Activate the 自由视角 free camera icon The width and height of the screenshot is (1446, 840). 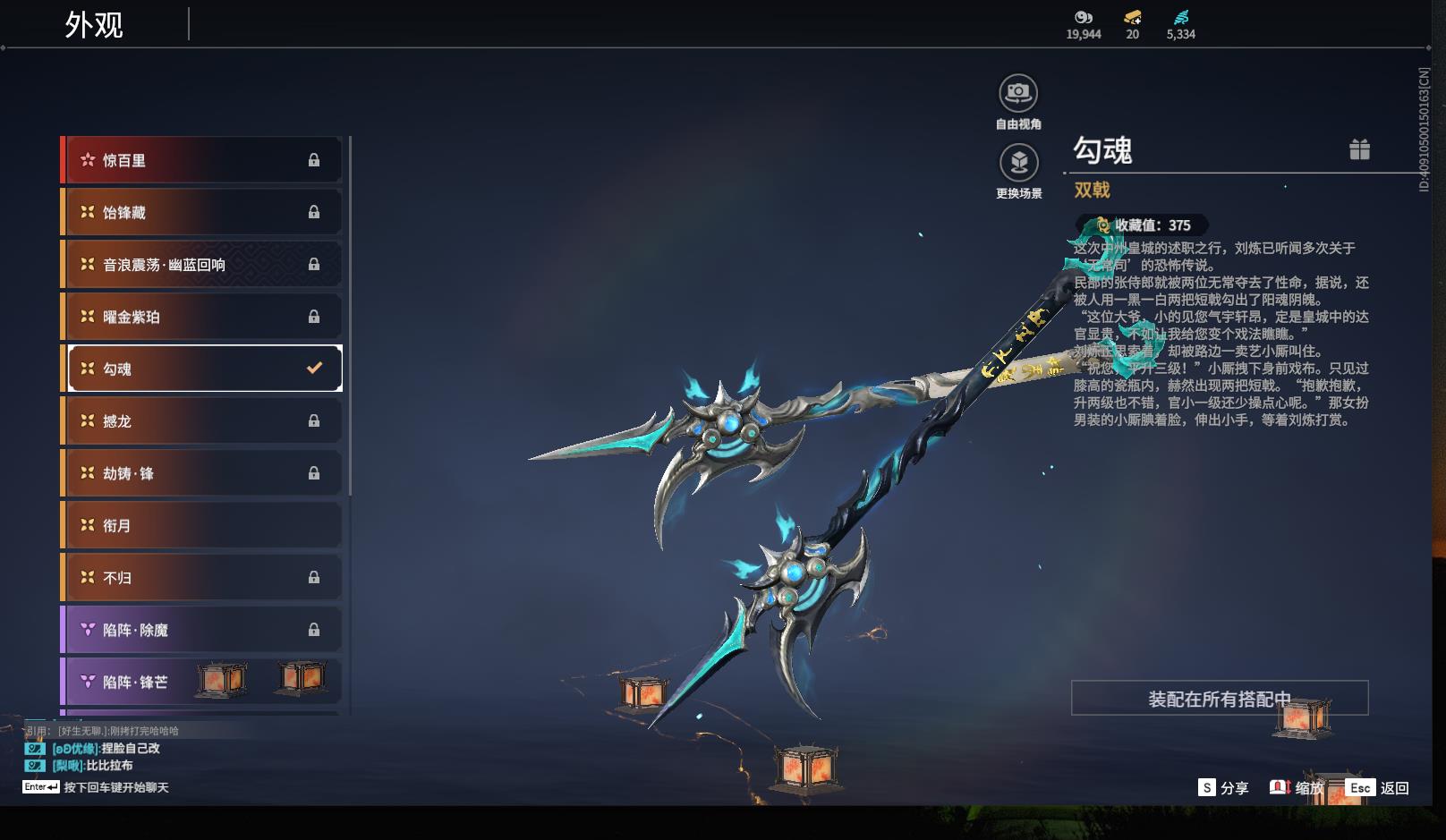1018,93
